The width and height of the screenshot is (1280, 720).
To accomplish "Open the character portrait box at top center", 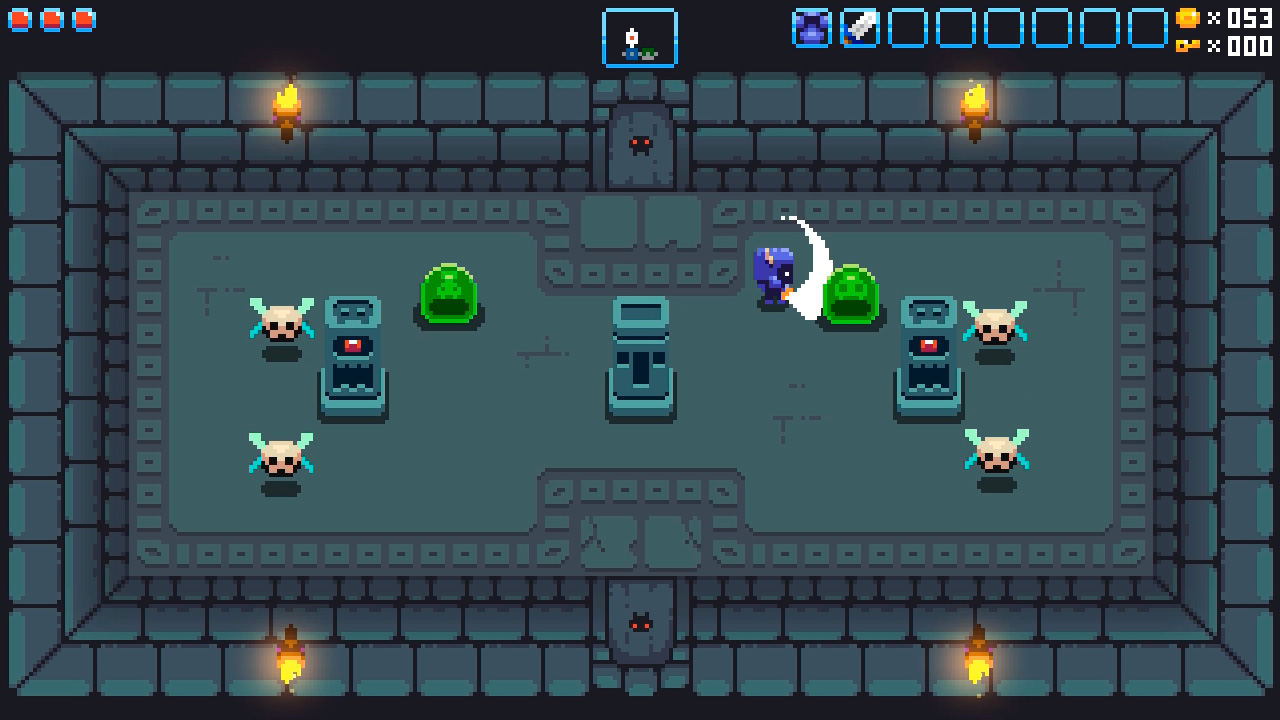I will click(639, 38).
